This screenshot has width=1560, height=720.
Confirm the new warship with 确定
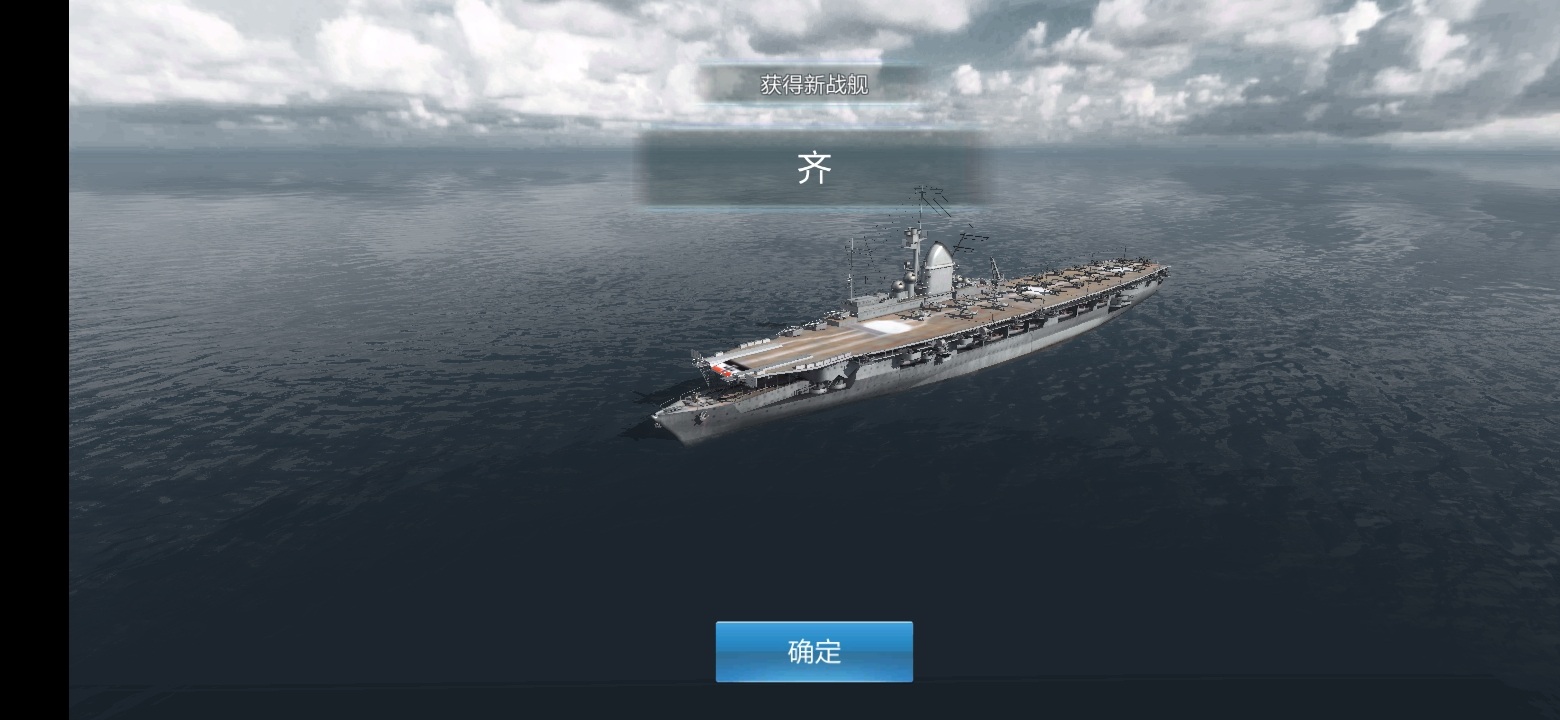pos(814,652)
